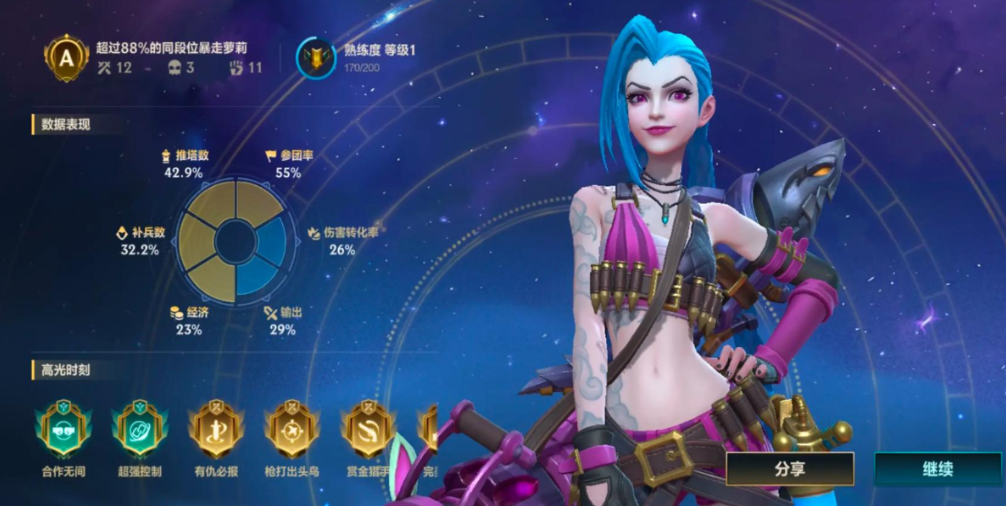Open the 超强控制 highlight badge
This screenshot has height=506, width=1006.
click(137, 430)
